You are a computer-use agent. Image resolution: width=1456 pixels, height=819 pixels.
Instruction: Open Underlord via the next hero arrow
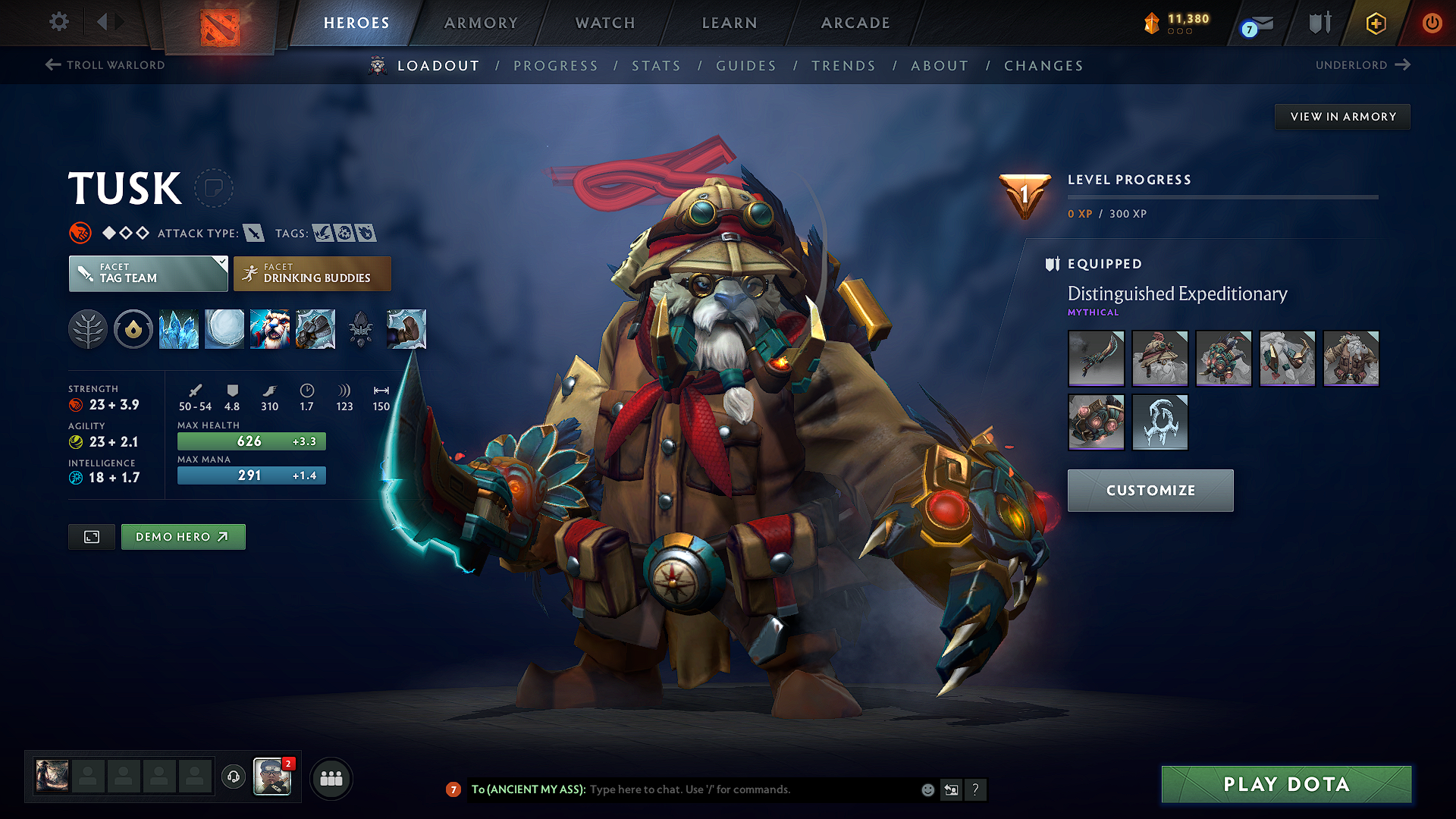pyautogui.click(x=1402, y=65)
